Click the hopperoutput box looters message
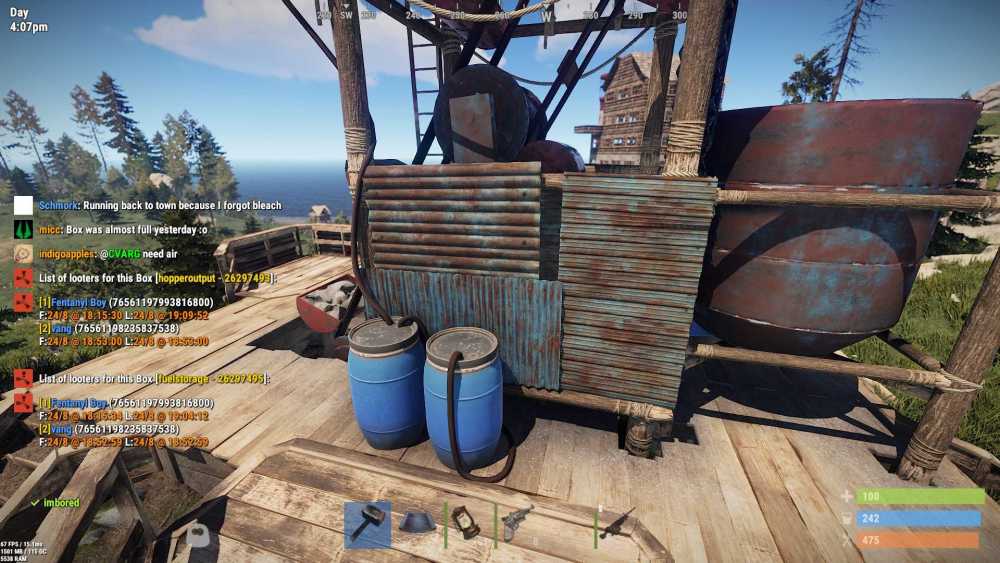The image size is (1000, 563). [155, 277]
